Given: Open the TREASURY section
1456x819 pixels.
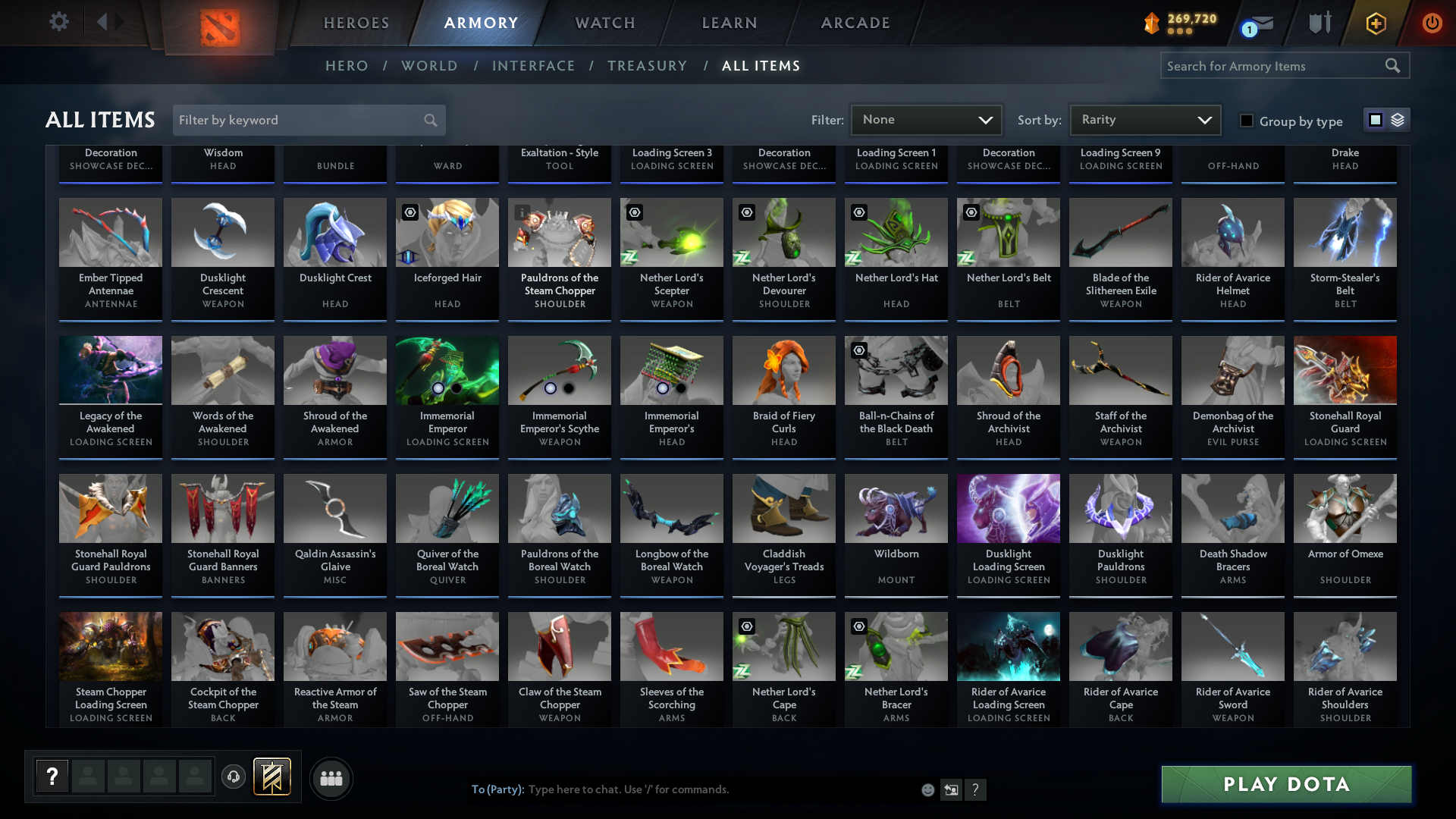Looking at the screenshot, I should pos(647,66).
